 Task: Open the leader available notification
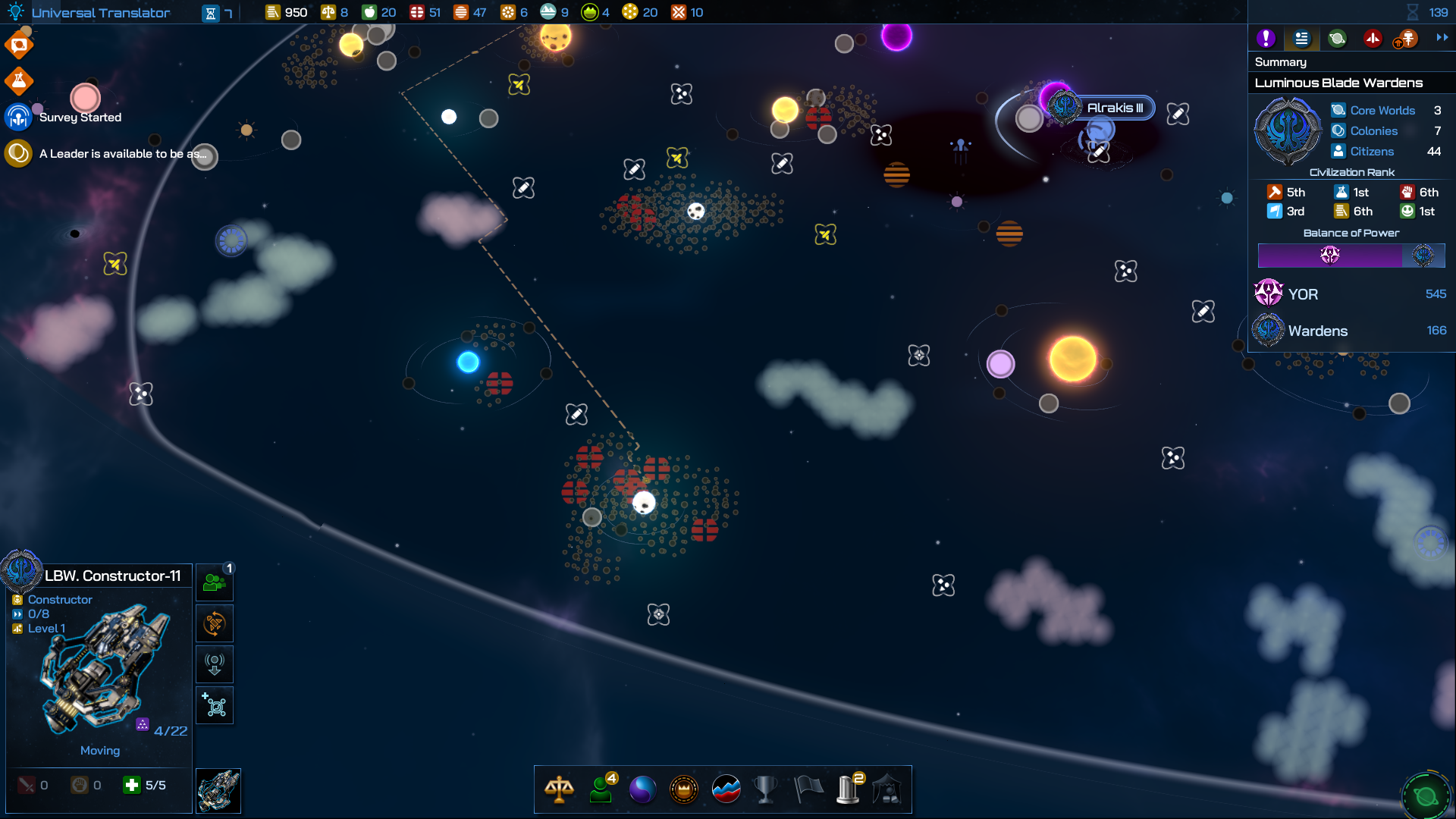tap(121, 154)
